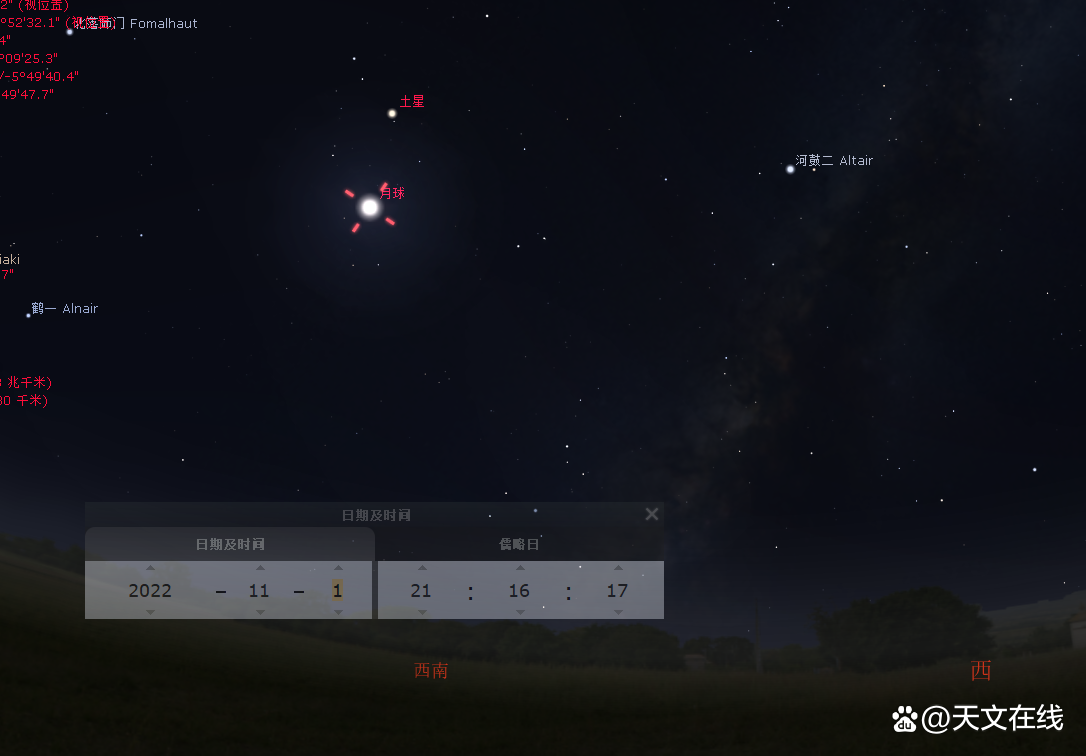
Task: Switch to the 日期及时间 tab
Action: (230, 544)
